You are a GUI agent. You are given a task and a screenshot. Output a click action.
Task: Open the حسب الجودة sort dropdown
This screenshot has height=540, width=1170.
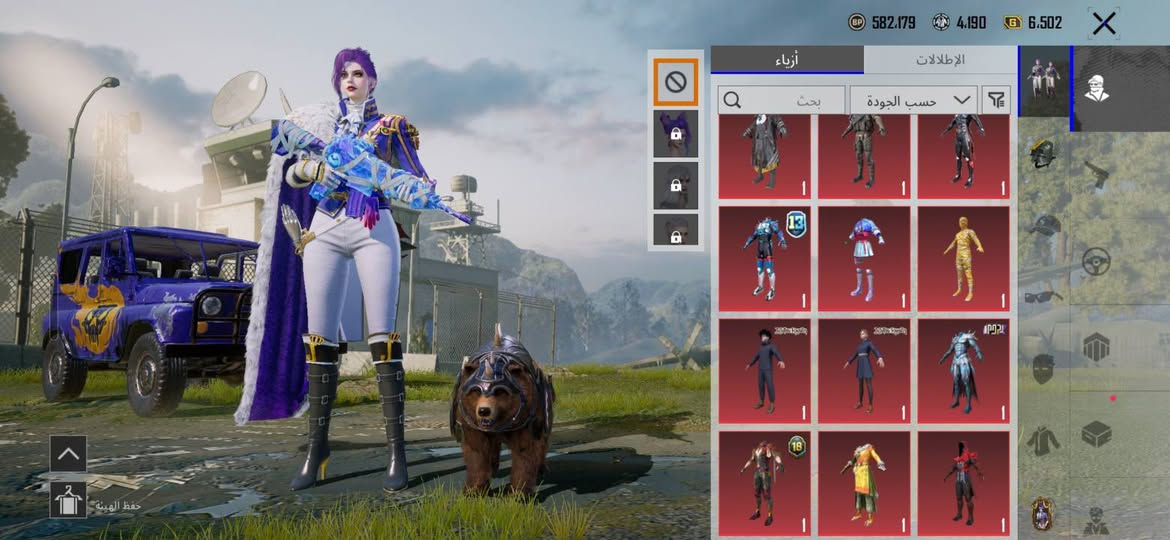tap(914, 100)
